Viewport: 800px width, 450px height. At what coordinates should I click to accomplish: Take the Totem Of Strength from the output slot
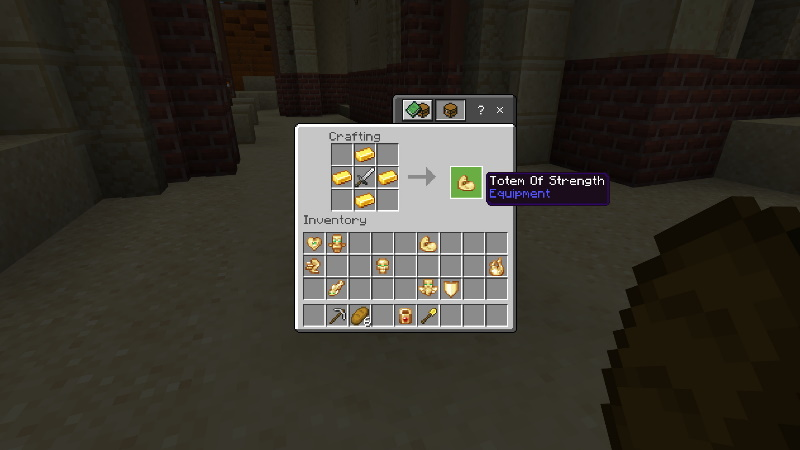click(x=466, y=181)
